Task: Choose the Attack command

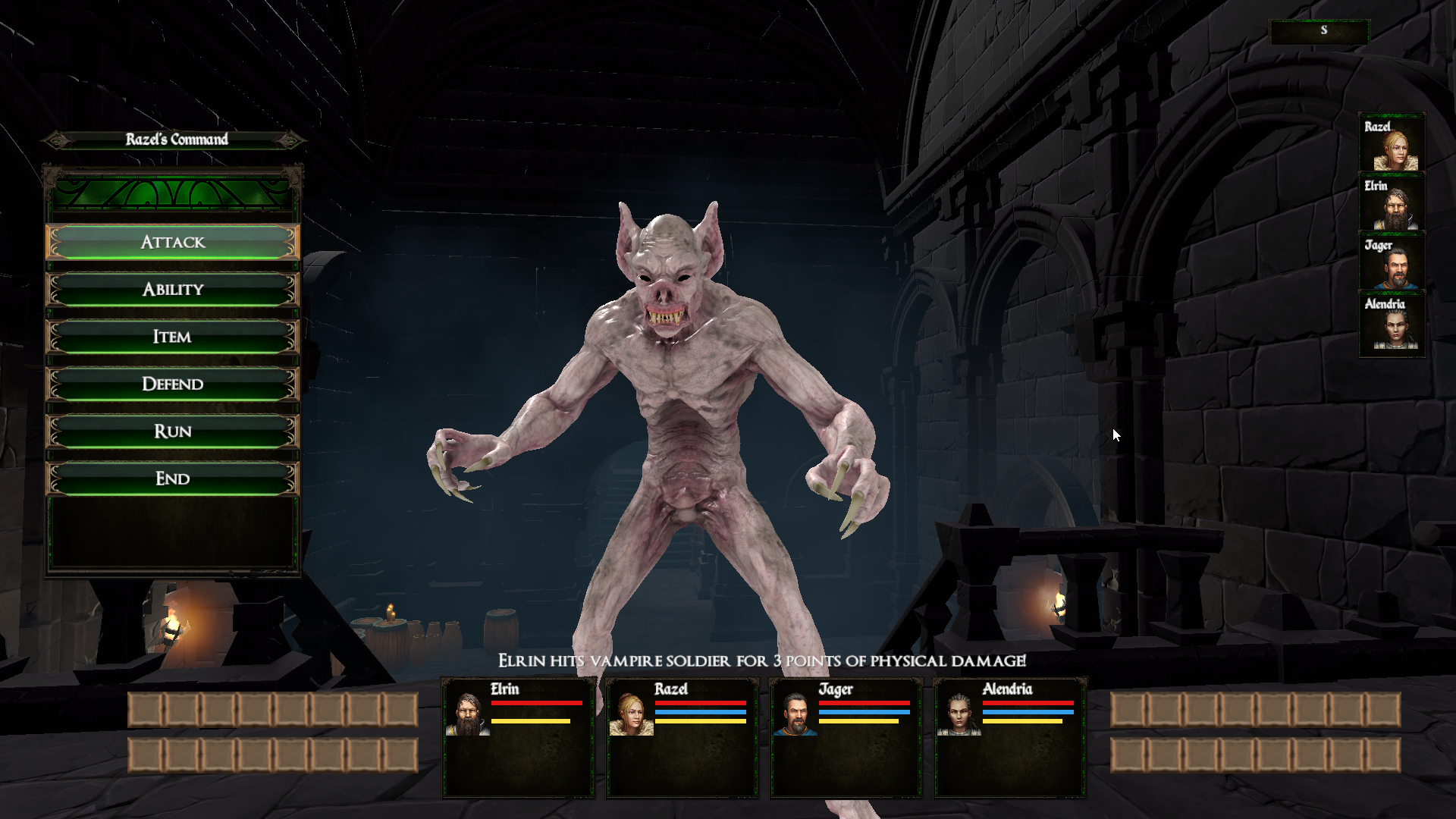Action: coord(173,242)
